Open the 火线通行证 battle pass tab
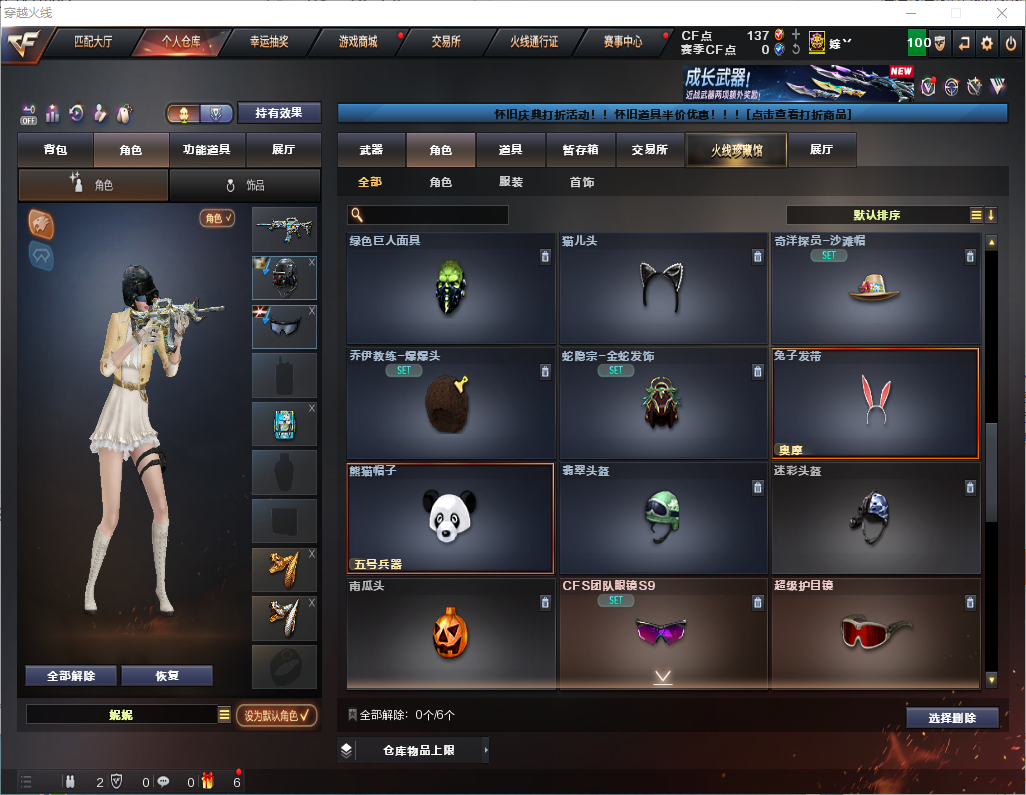Screen dimensions: 1026x795 pos(534,42)
